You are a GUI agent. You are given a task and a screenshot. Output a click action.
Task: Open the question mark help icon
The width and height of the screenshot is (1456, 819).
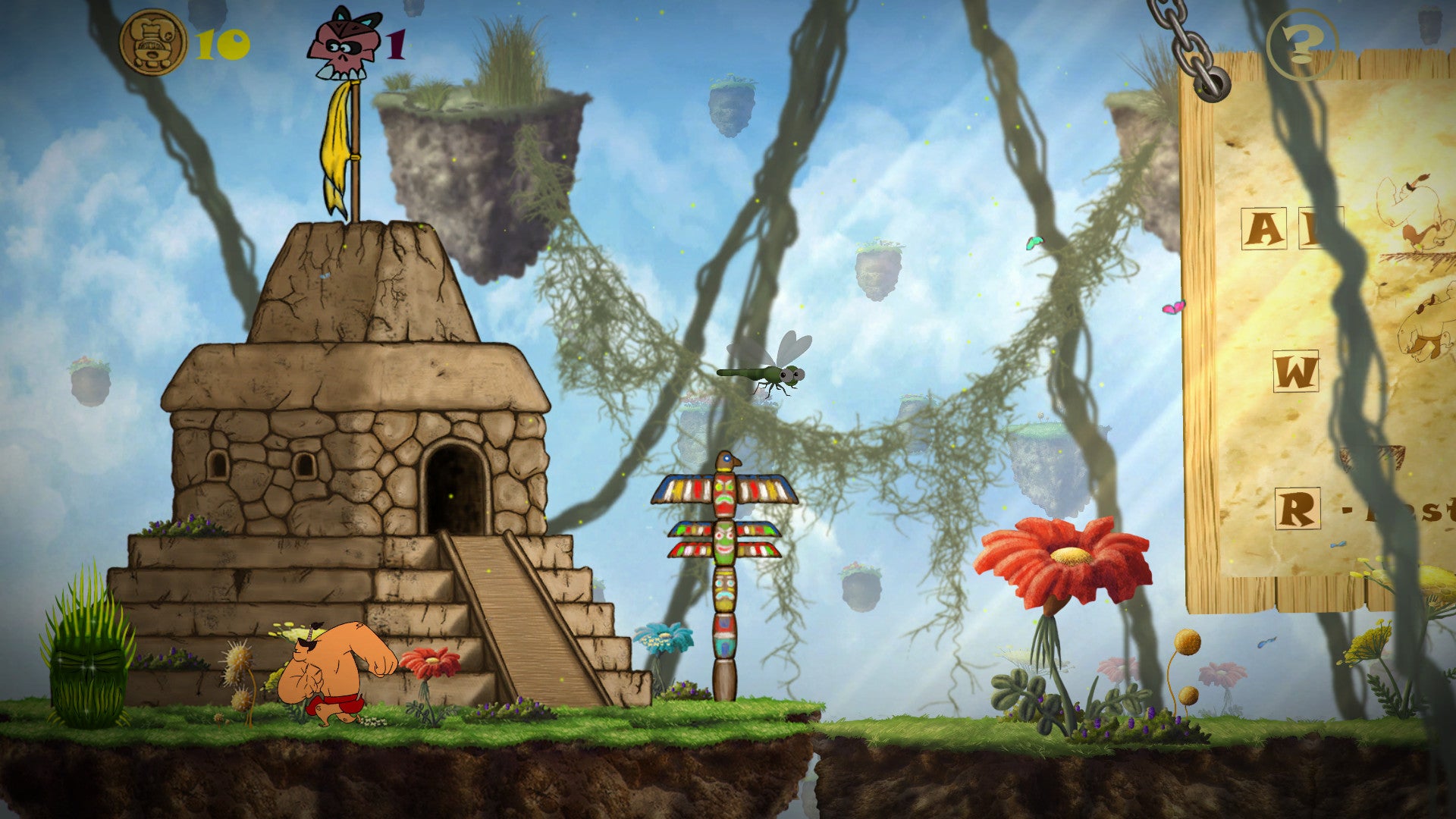[1301, 44]
